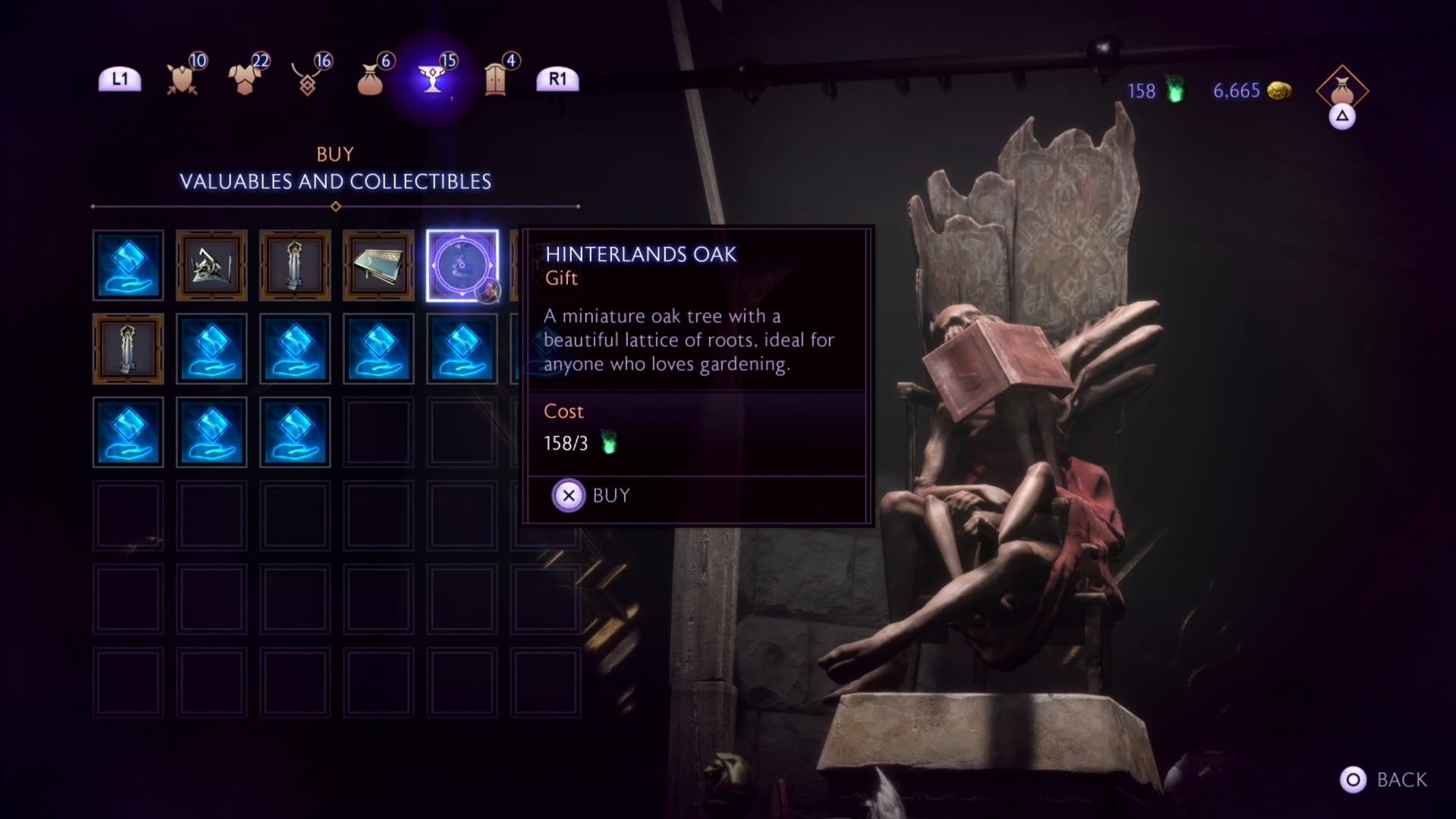
Task: Open VALUABLES AND COLLECTIBLES section
Action: coord(336,182)
